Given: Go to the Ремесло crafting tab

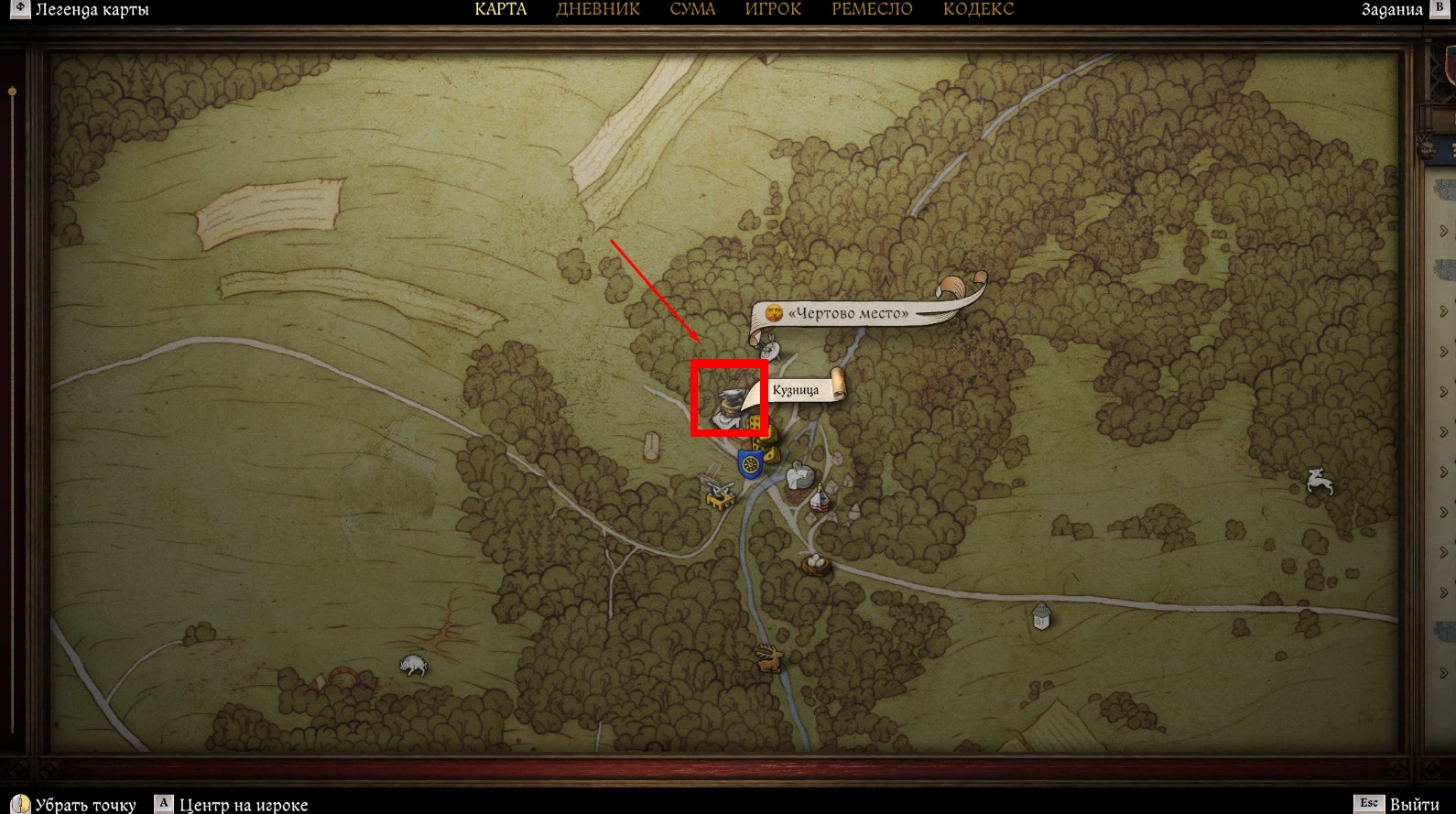Looking at the screenshot, I should pyautogui.click(x=872, y=10).
